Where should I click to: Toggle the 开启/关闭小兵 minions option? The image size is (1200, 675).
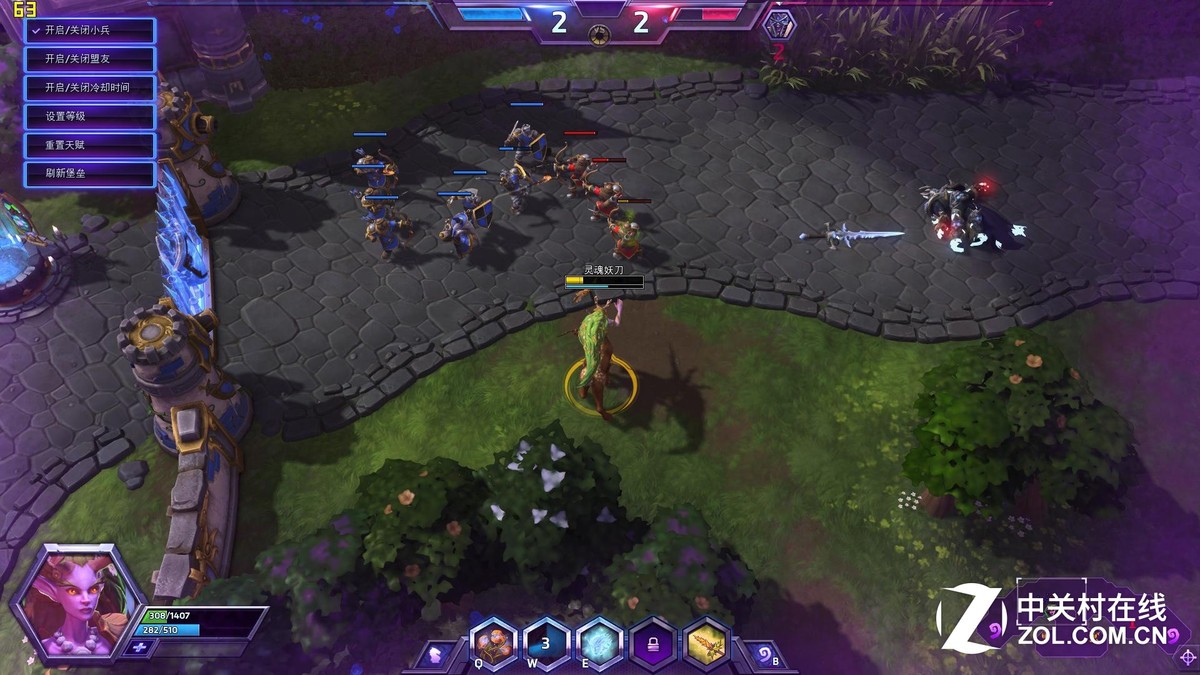pos(90,30)
